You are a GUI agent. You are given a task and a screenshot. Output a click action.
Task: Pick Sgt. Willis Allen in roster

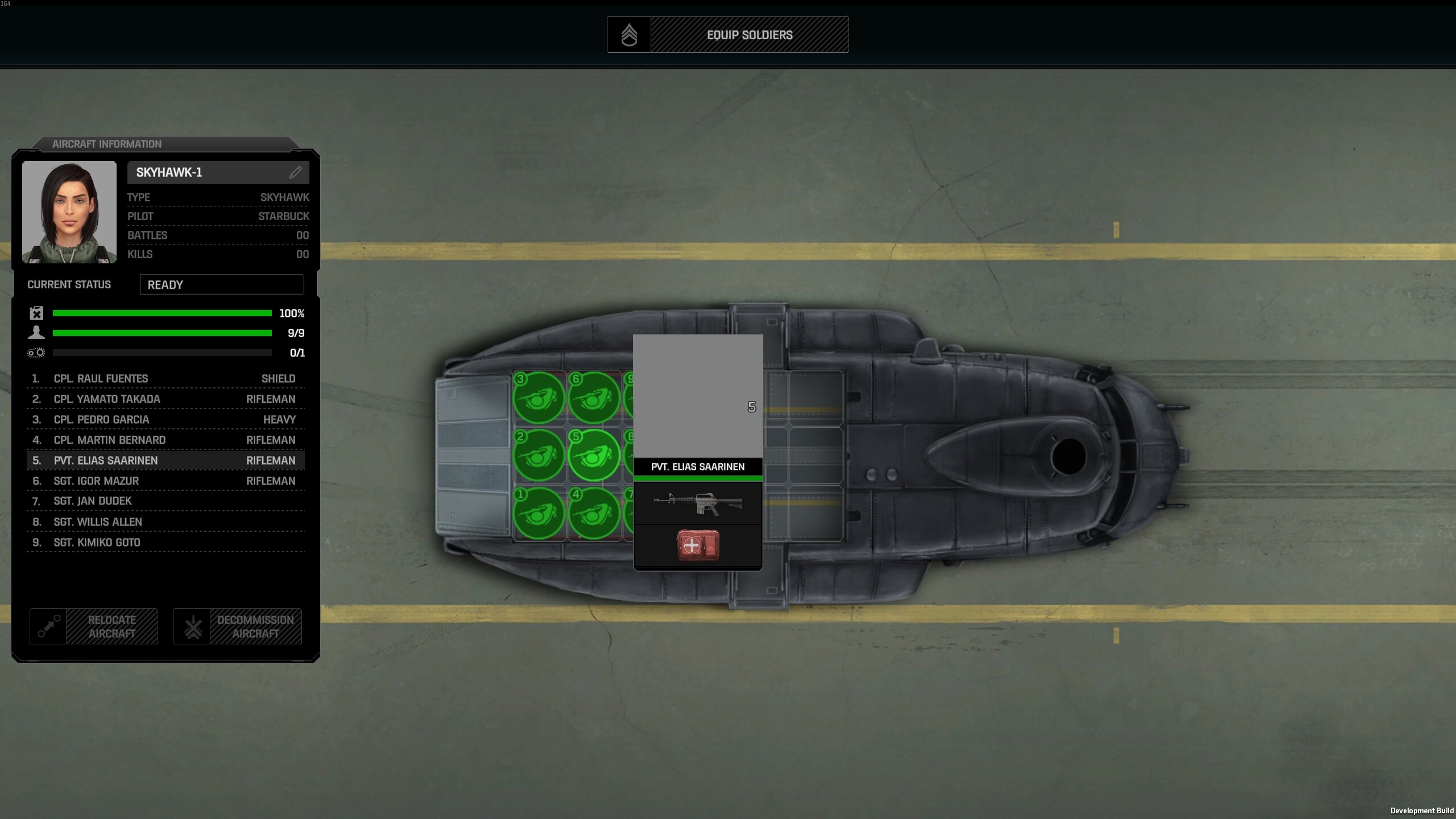(165, 522)
